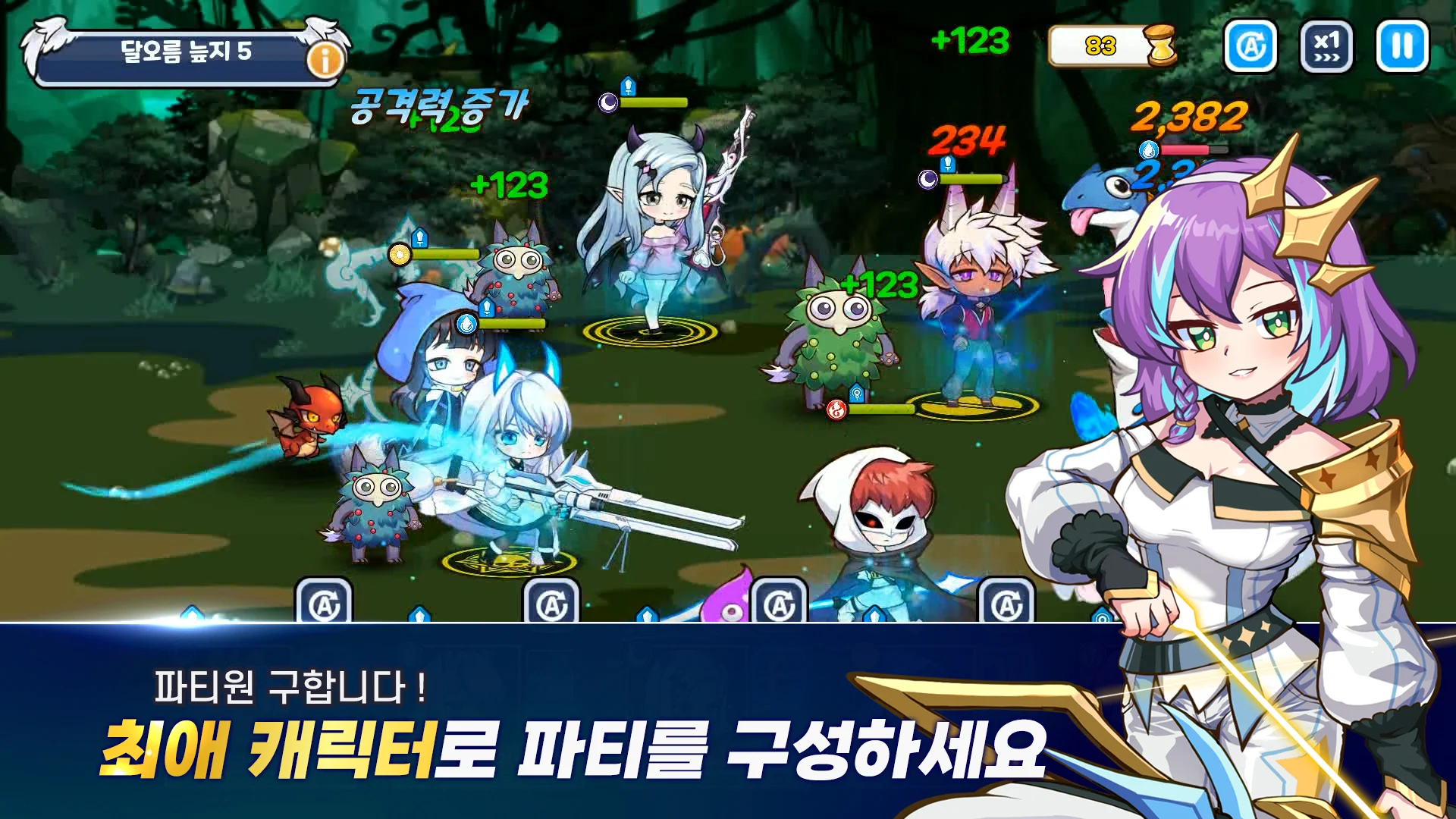Tap the sun buff icon beside the owl monster
The height and width of the screenshot is (819, 1456).
(399, 255)
